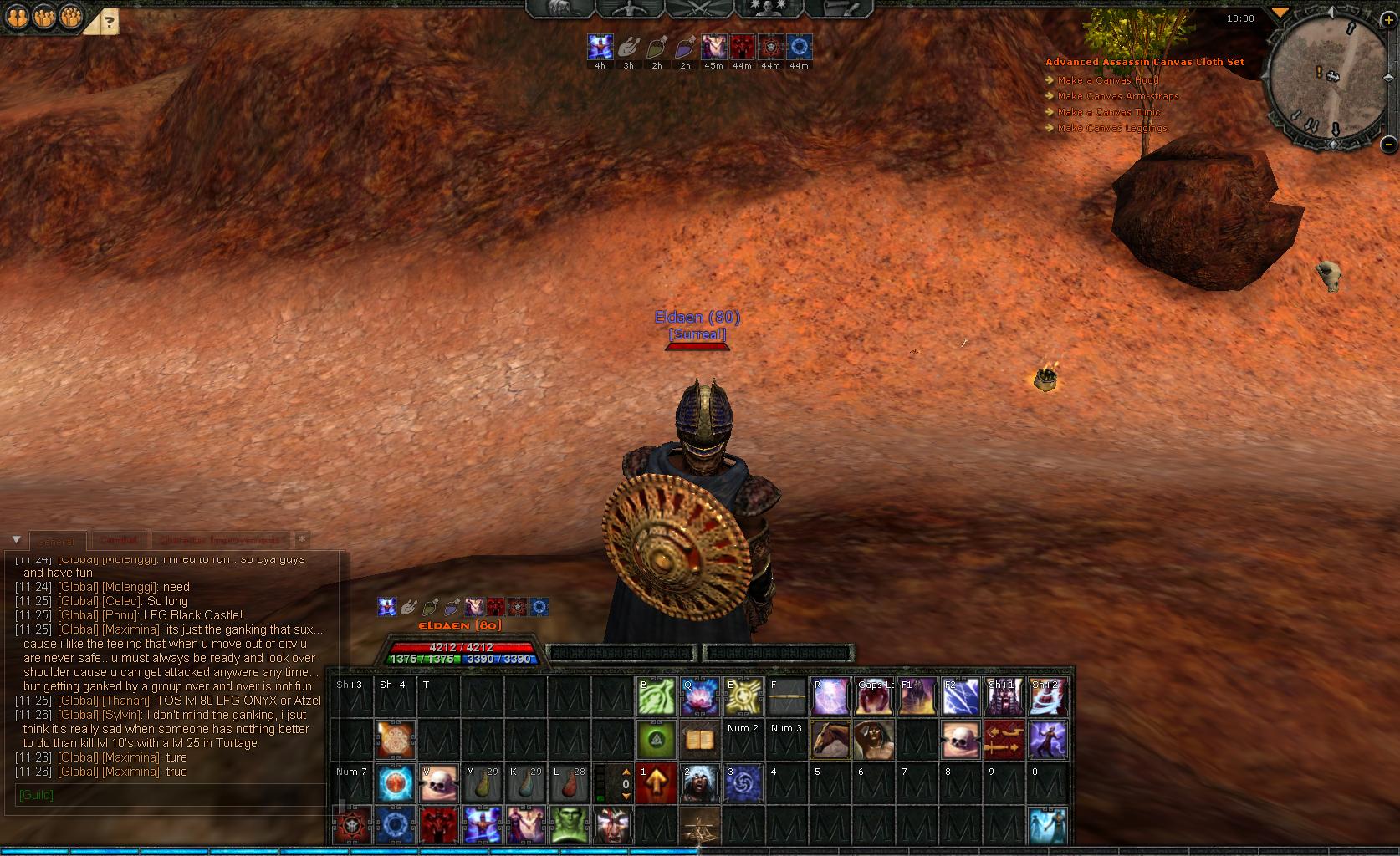Switch to the Combat chat tab

tap(119, 541)
